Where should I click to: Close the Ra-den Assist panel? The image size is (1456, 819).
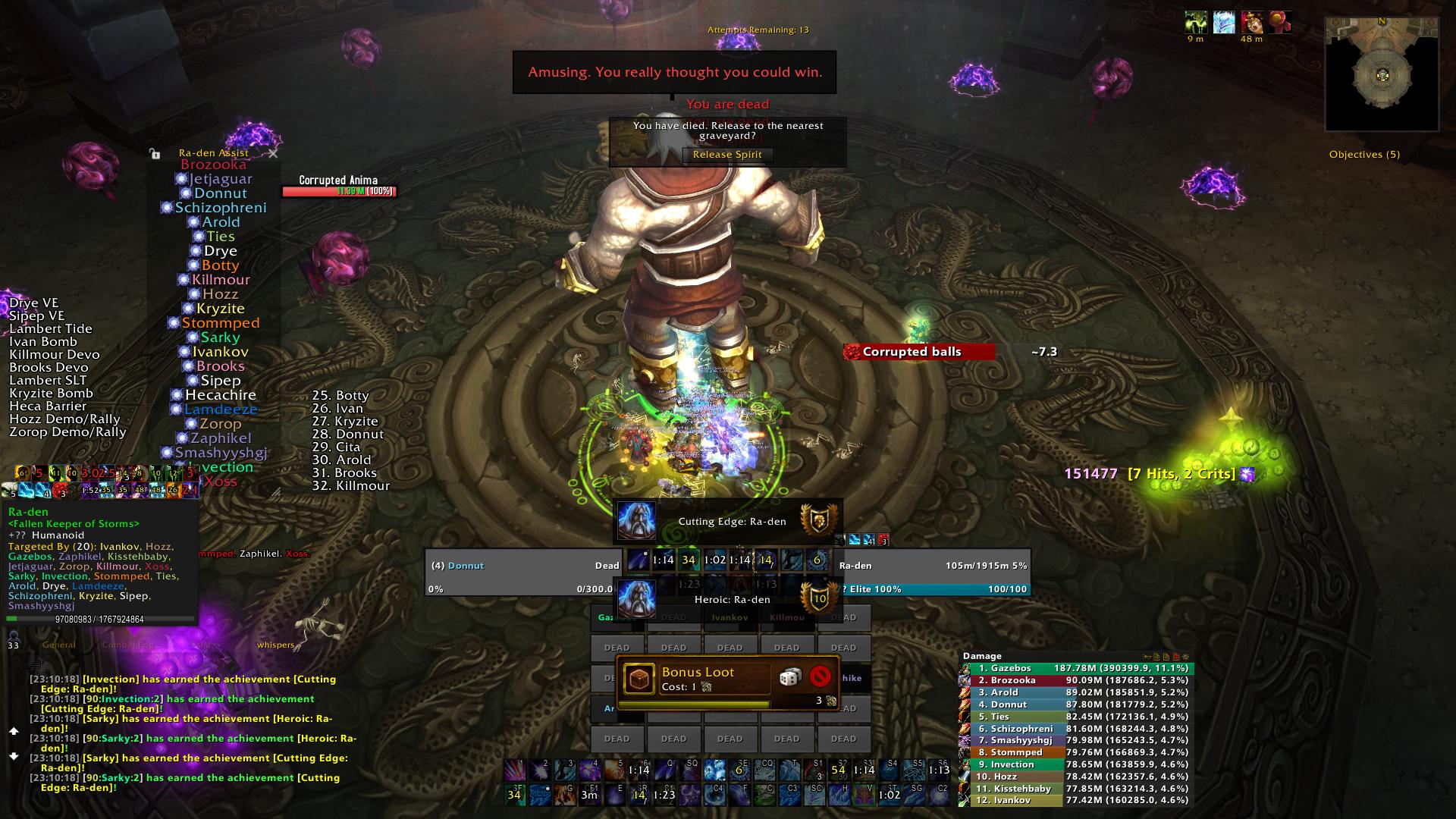(273, 153)
